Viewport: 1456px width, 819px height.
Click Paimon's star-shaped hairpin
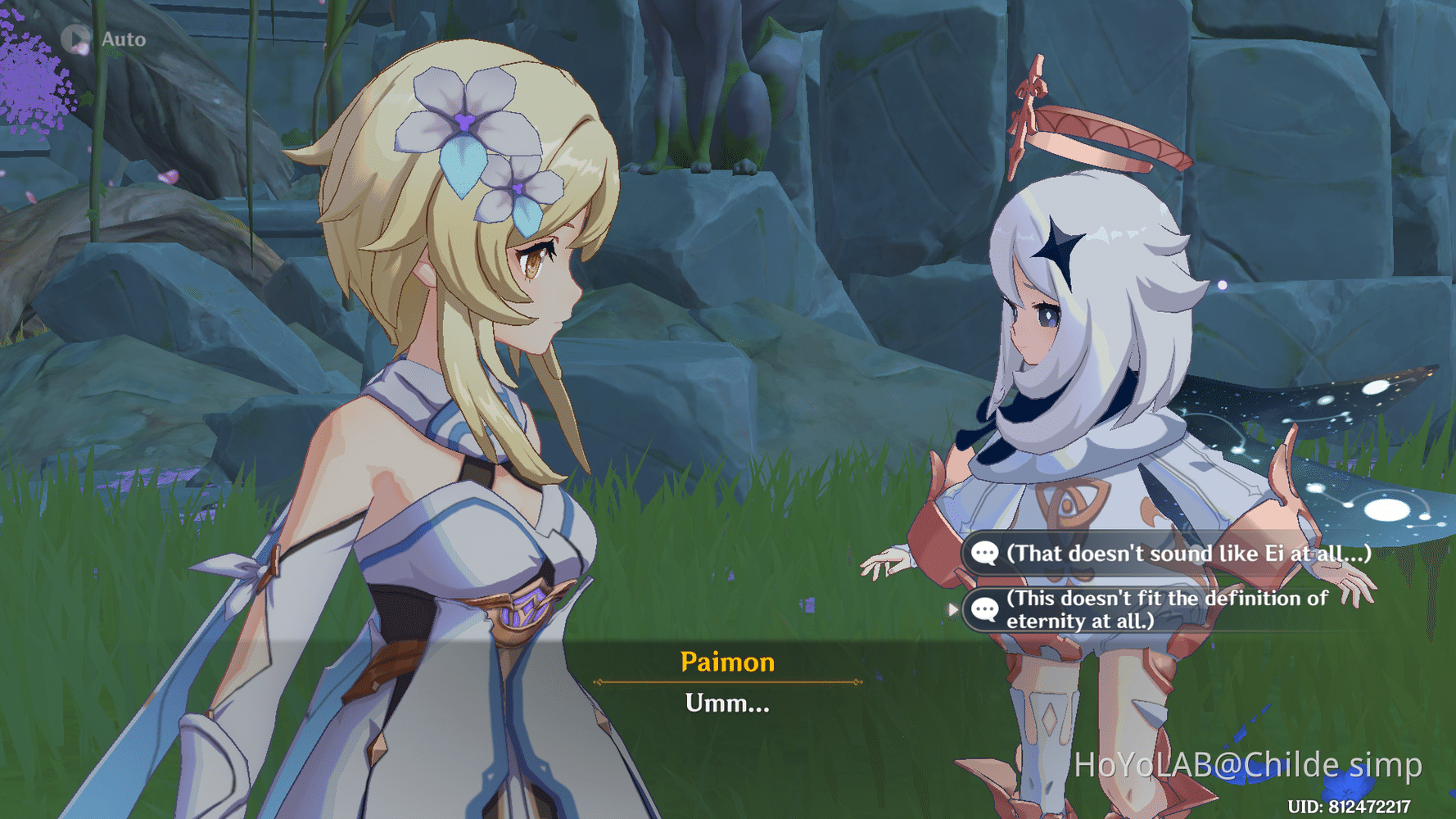tap(1056, 246)
